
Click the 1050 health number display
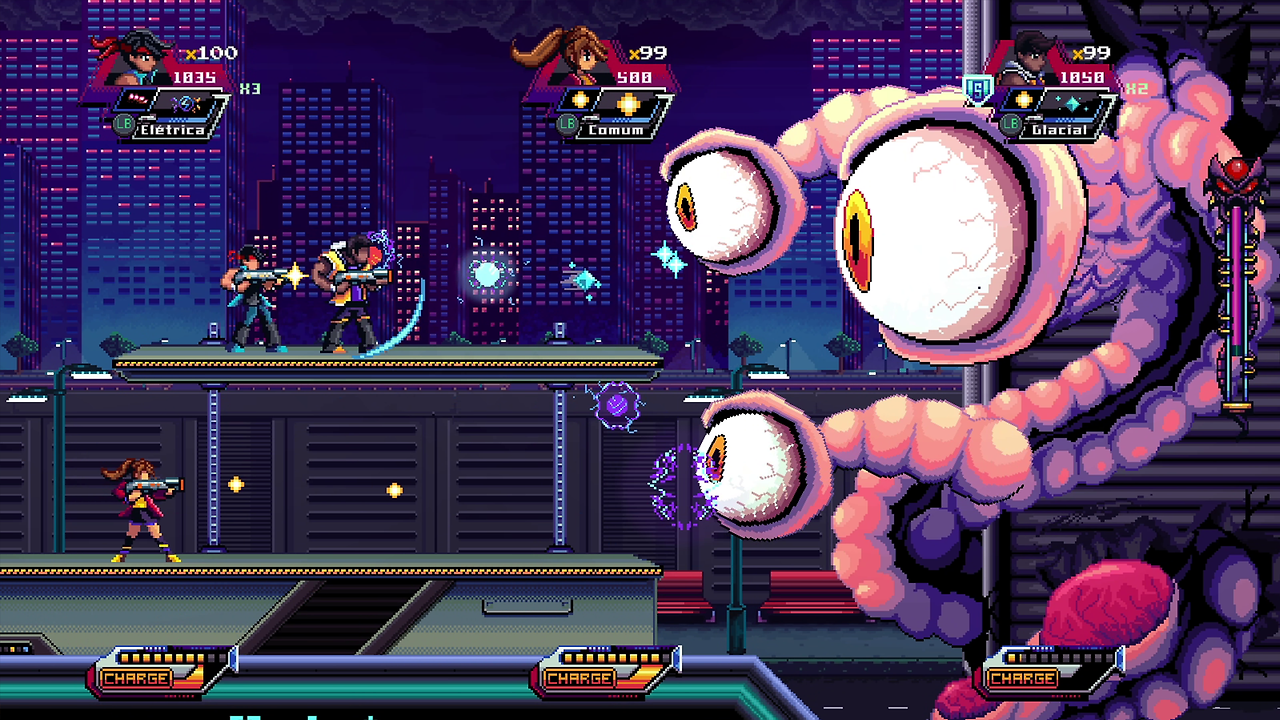point(1082,77)
